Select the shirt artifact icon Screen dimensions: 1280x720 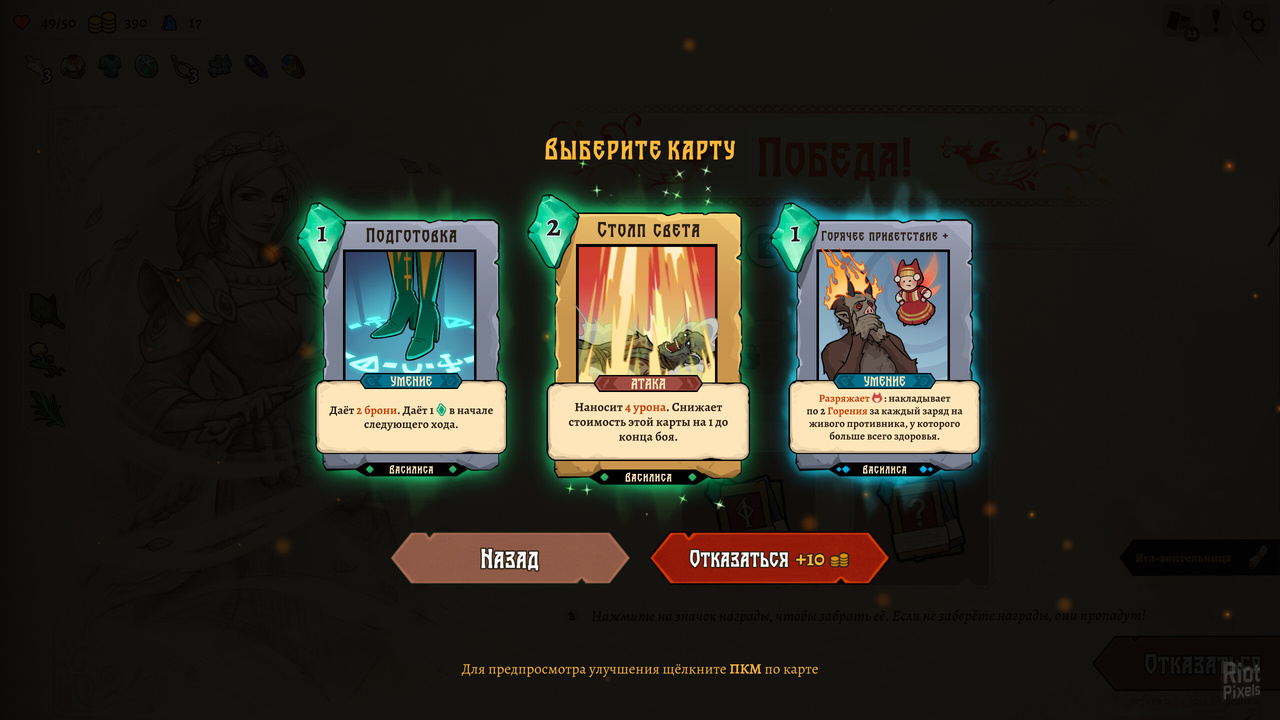point(110,64)
